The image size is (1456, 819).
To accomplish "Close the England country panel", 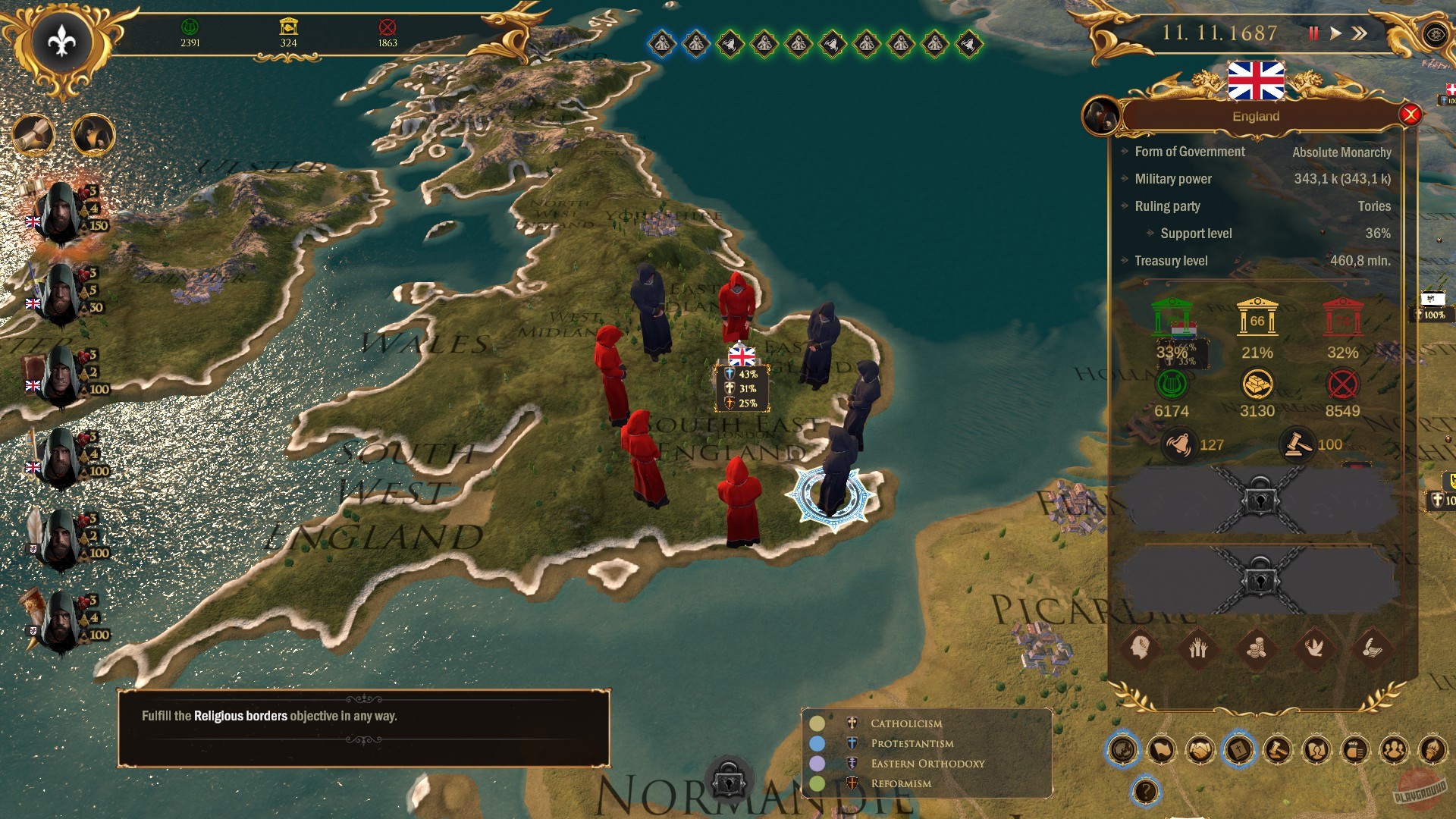I will tap(1410, 115).
